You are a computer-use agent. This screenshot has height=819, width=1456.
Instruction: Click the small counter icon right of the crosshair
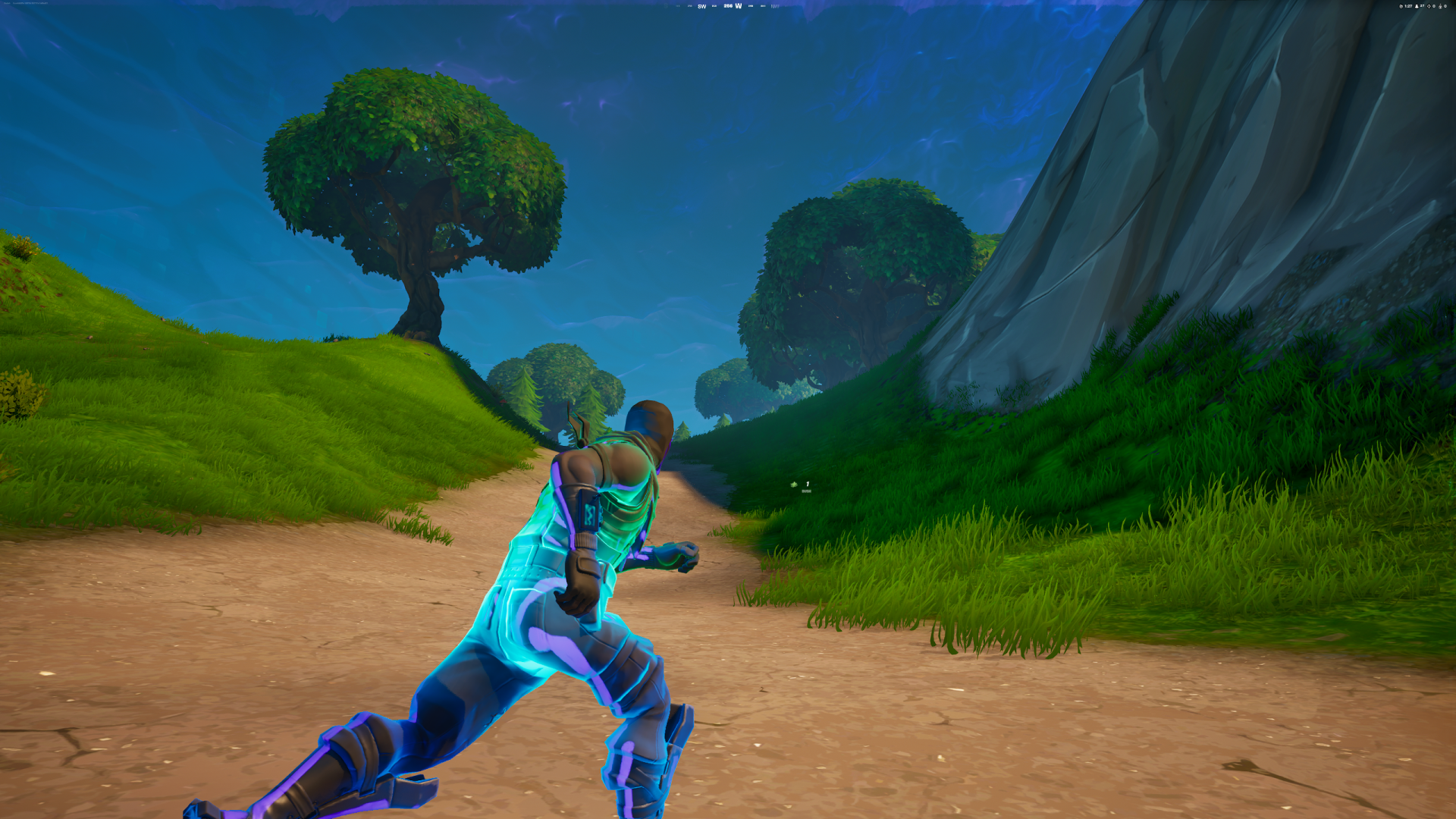click(1434, 6)
